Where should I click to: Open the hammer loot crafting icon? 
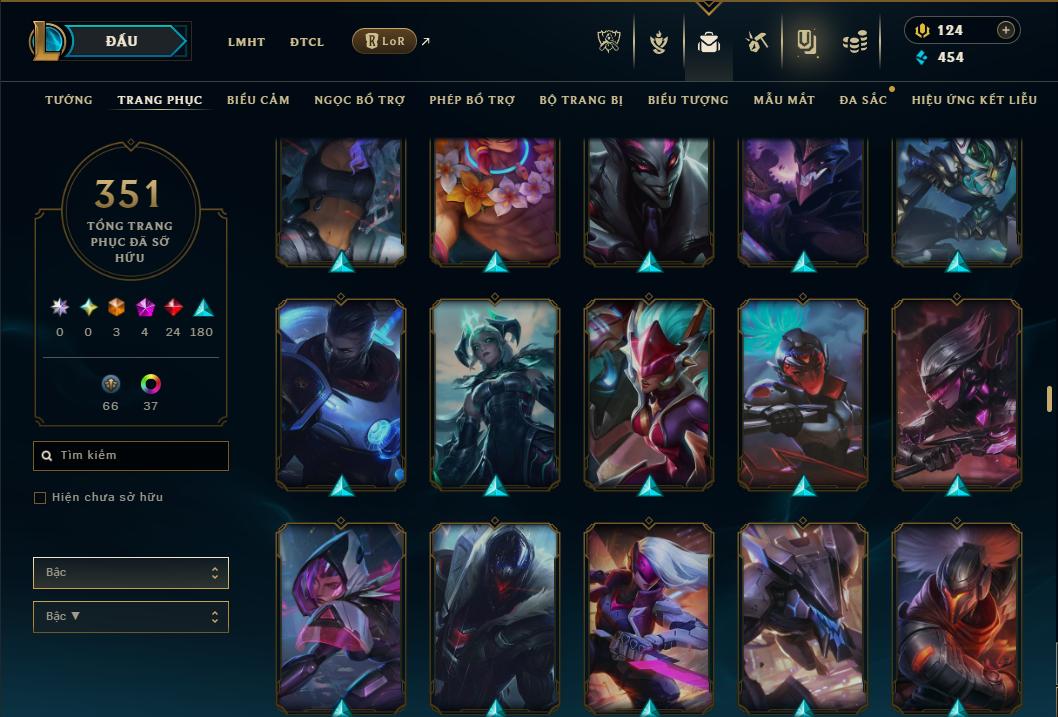[x=756, y=42]
